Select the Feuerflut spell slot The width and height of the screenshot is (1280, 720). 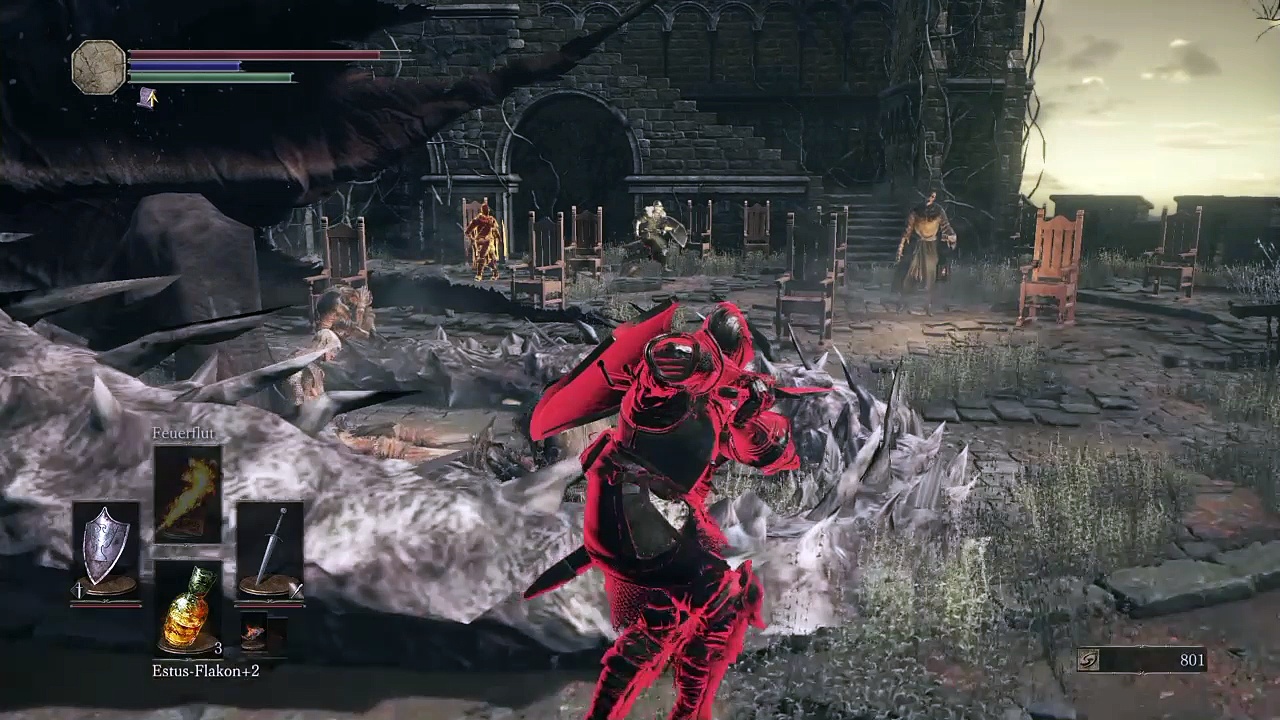(x=187, y=495)
